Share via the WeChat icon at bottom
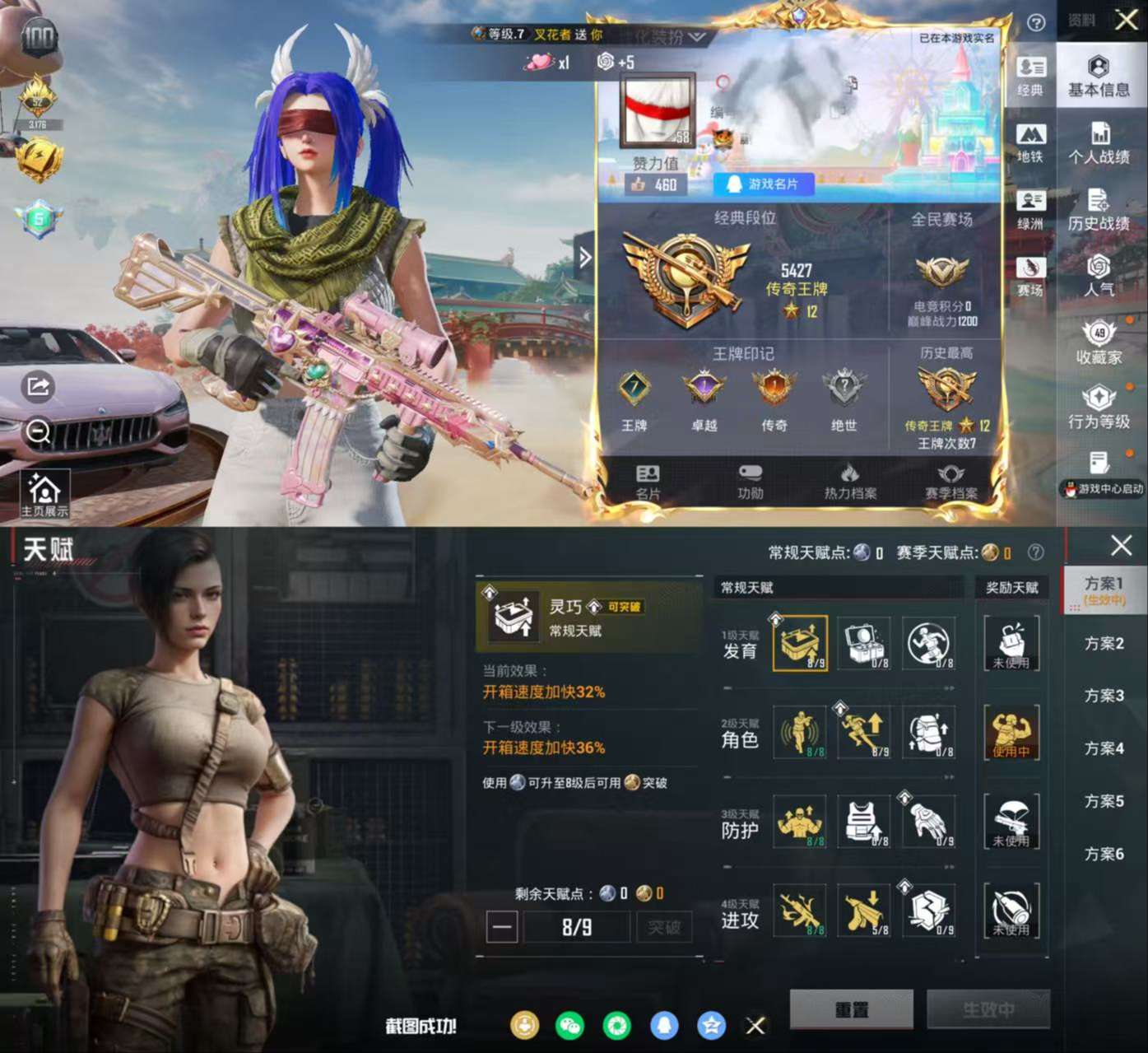The height and width of the screenshot is (1053, 1148). click(x=569, y=1027)
